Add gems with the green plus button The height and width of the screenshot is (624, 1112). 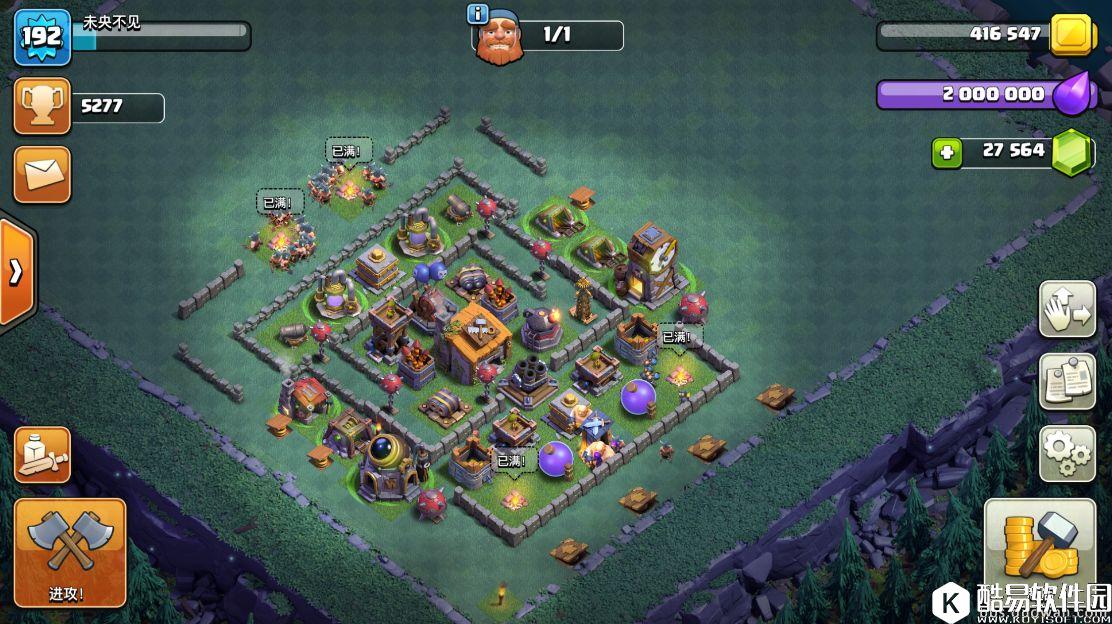pos(946,153)
